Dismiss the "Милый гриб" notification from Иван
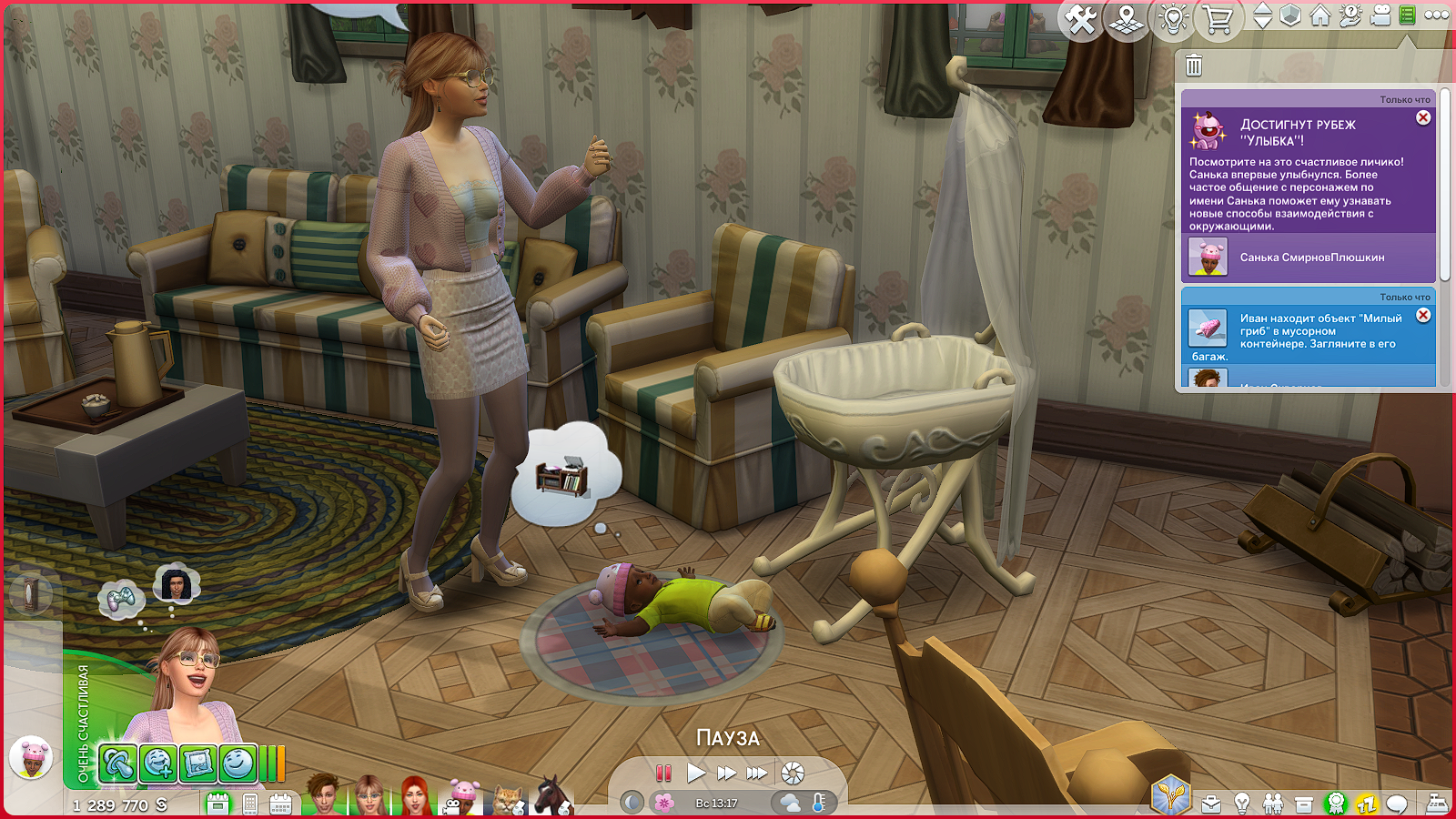Screen dimensions: 1456x819 [1423, 316]
